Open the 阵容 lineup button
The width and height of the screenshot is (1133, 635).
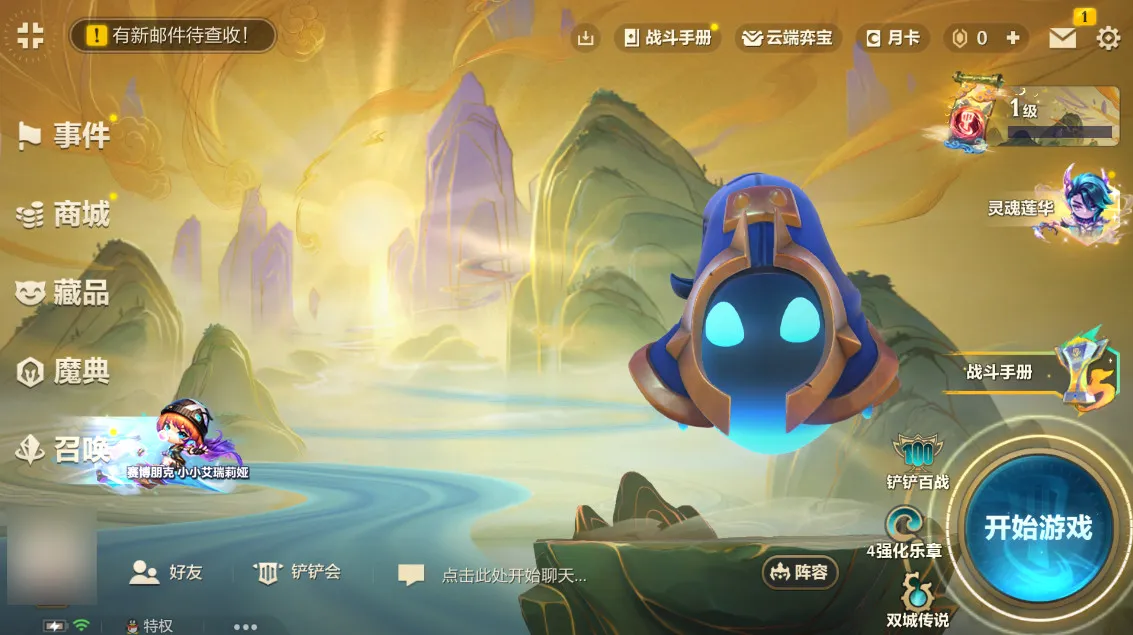(x=800, y=573)
